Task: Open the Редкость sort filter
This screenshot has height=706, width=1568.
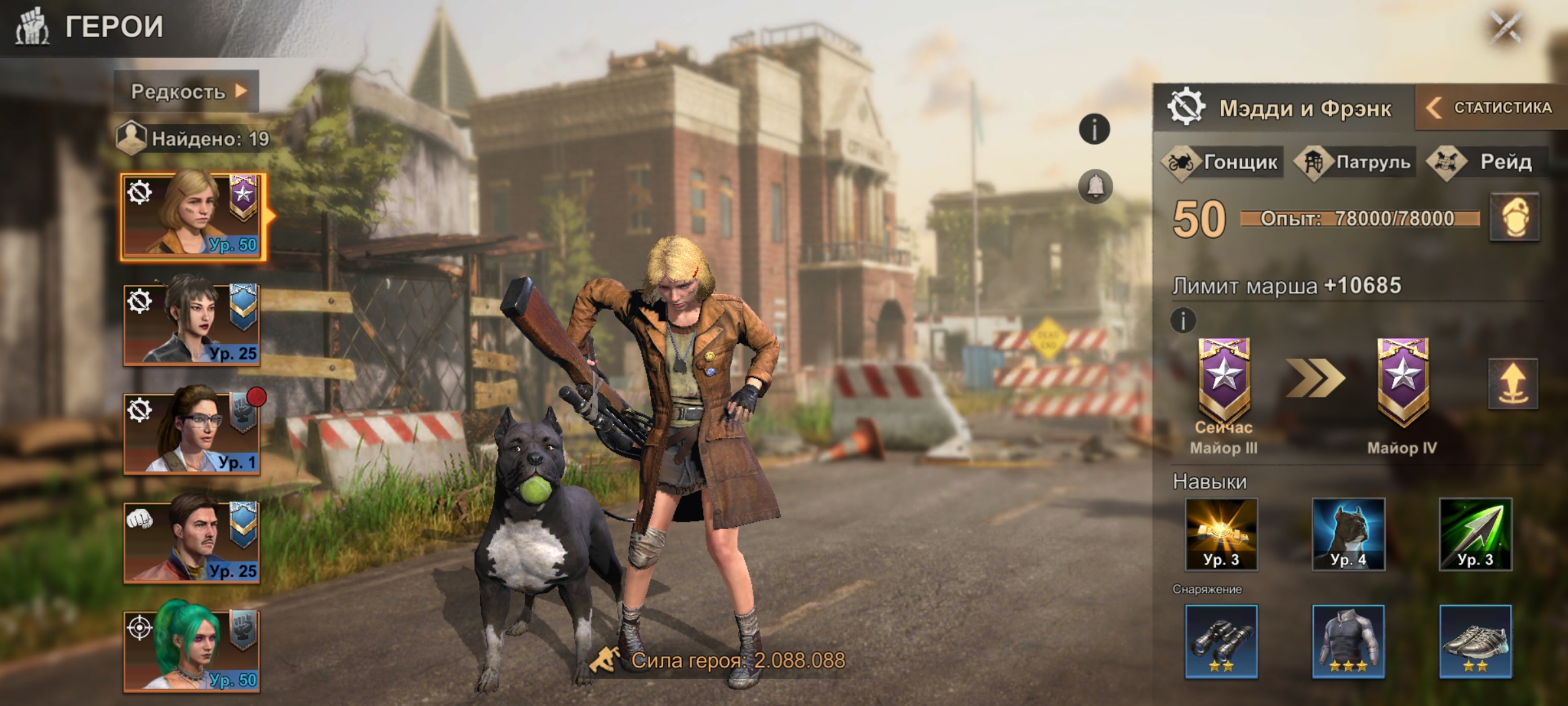Action: tap(187, 92)
